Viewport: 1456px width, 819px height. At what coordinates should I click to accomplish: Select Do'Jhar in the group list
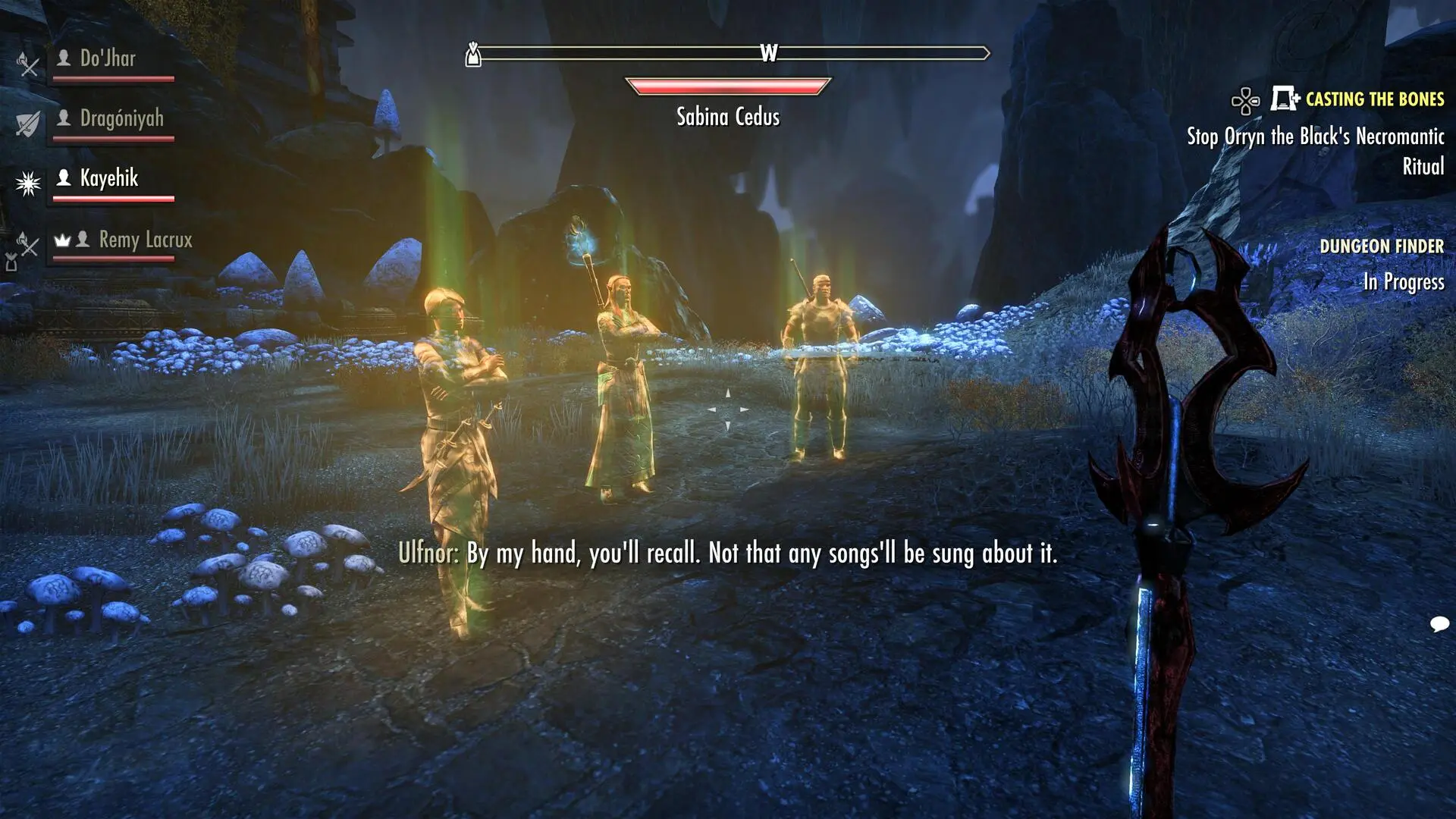click(x=108, y=59)
